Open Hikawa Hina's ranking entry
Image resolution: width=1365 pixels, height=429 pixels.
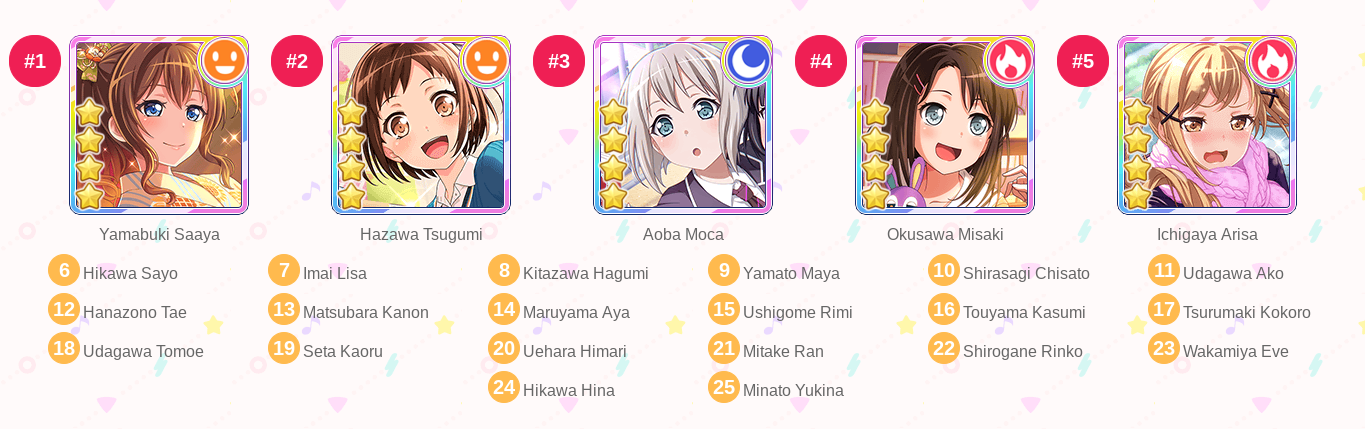(568, 390)
